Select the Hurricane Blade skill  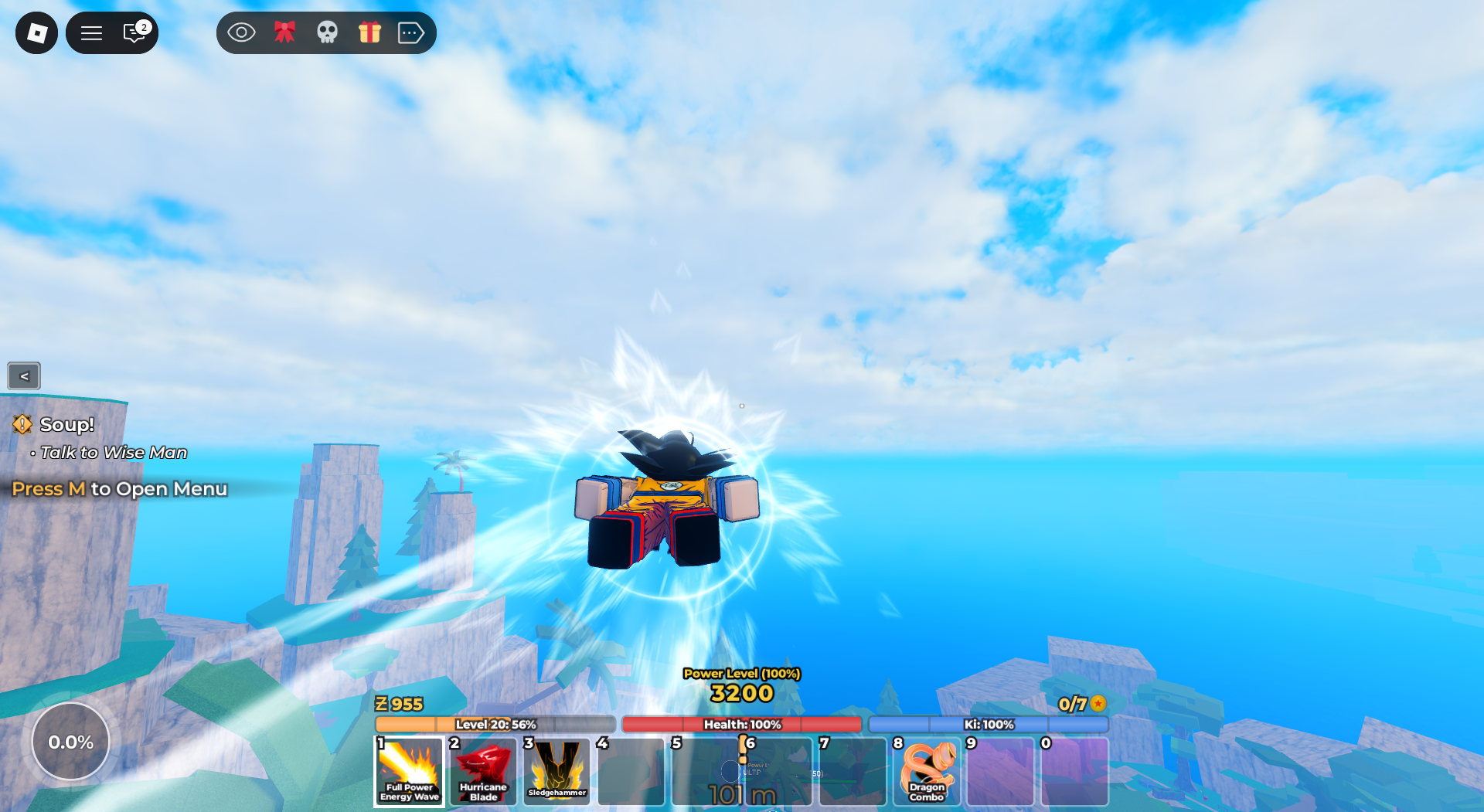coord(482,772)
